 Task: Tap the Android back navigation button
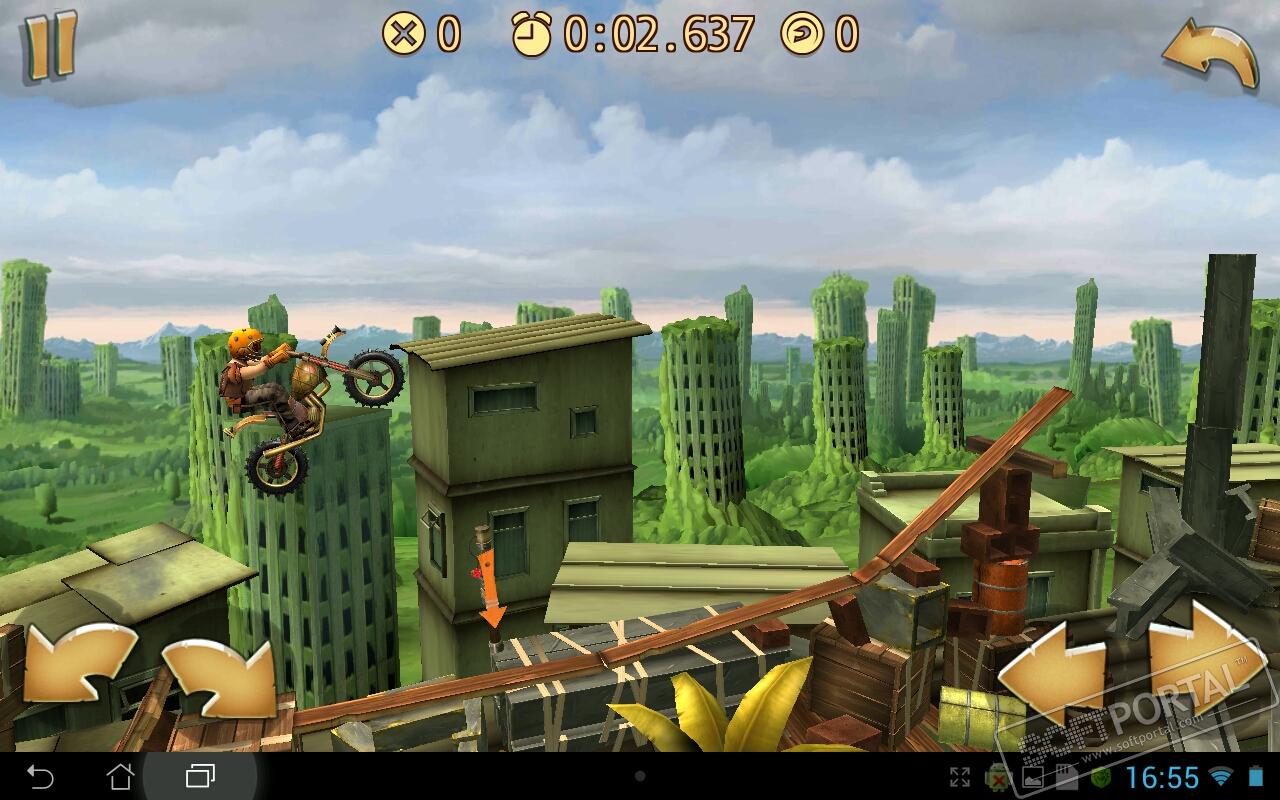pos(40,776)
